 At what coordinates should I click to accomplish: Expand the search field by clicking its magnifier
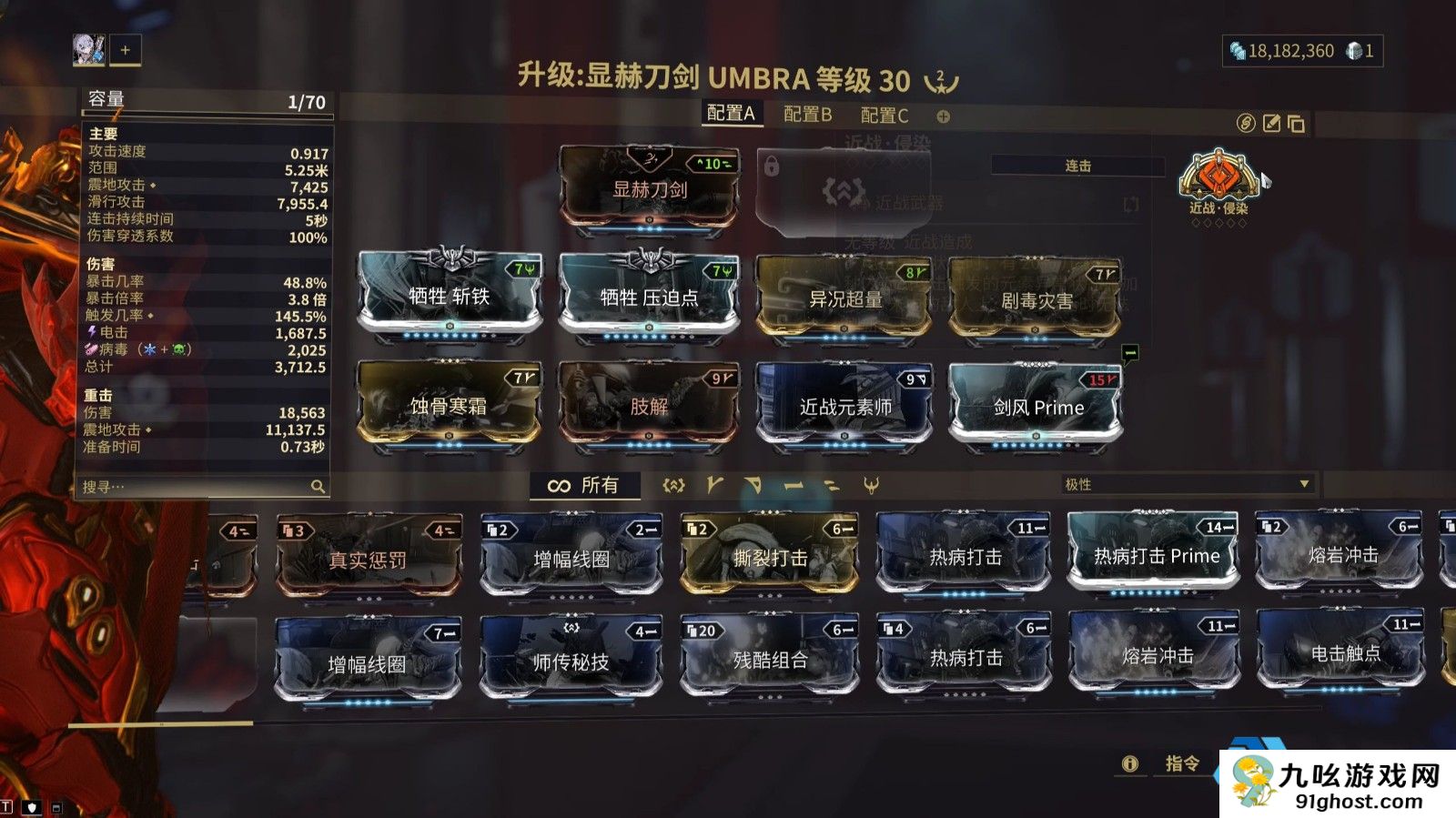click(x=316, y=486)
